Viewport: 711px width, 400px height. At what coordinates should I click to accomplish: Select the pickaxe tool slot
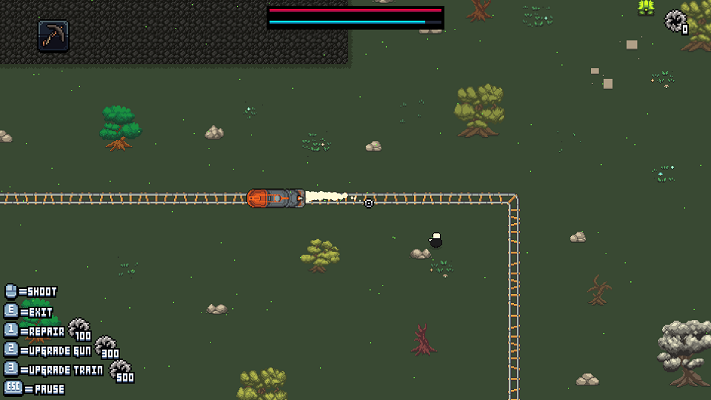pyautogui.click(x=53, y=36)
